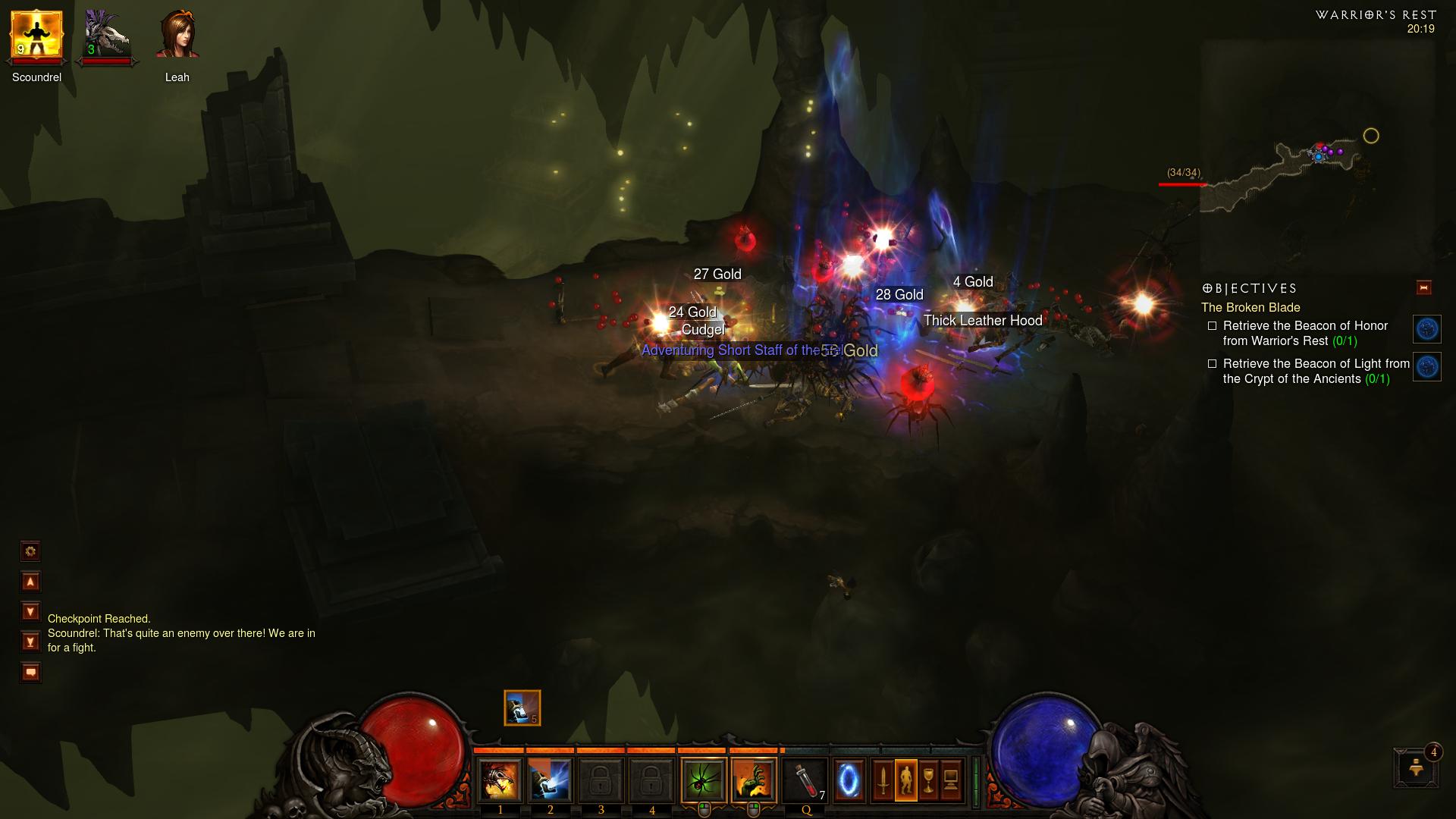
Task: Jump to bottom of chat log
Action: (x=30, y=642)
